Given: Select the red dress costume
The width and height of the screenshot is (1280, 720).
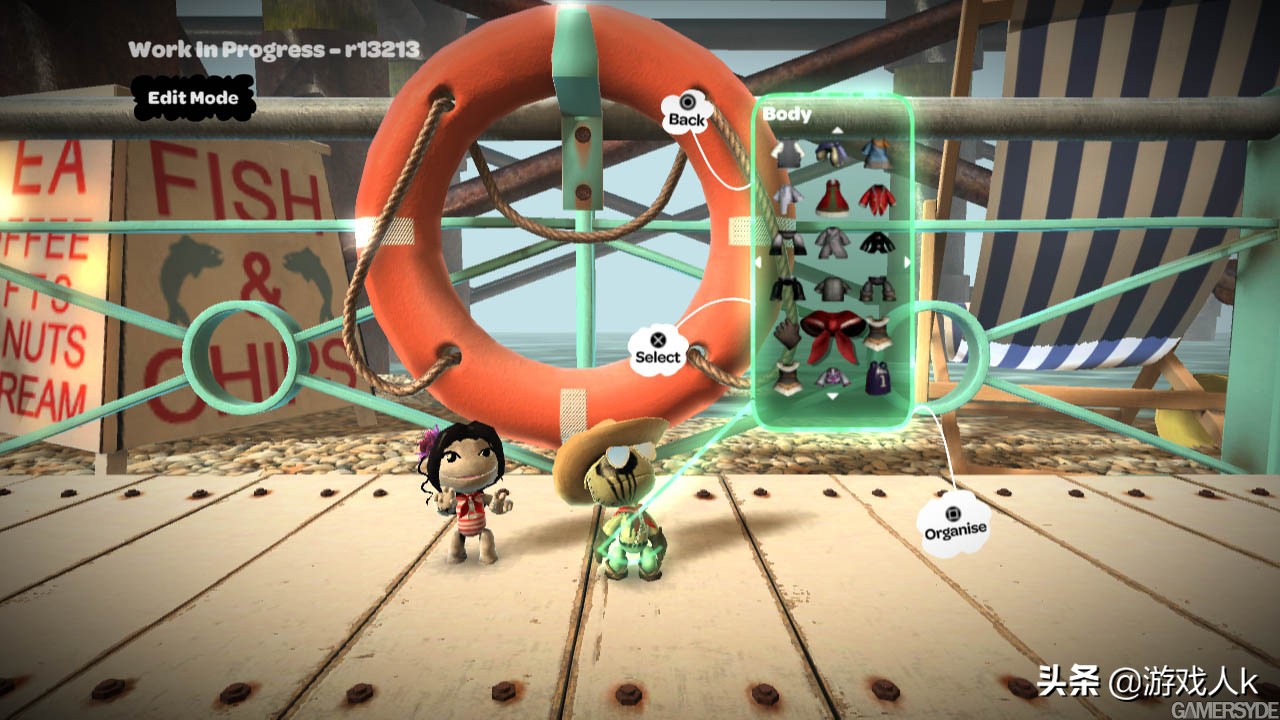Looking at the screenshot, I should point(832,198).
